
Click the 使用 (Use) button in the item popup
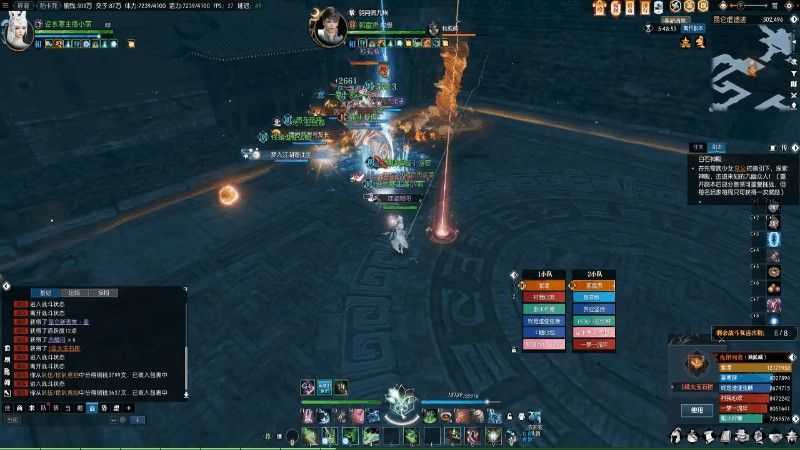pyautogui.click(x=697, y=409)
